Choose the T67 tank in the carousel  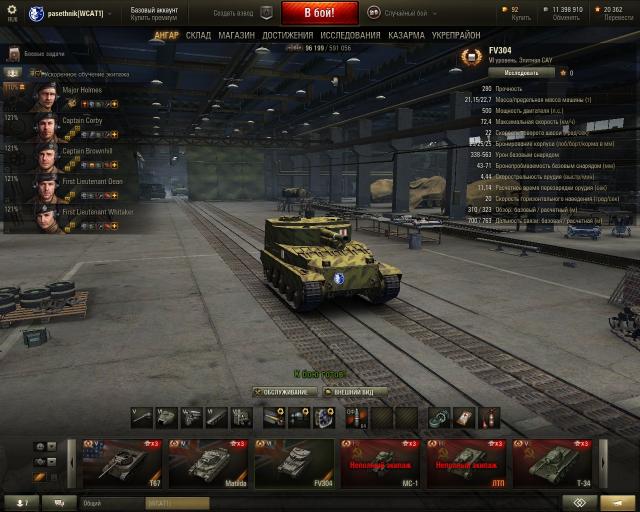[x=122, y=462]
